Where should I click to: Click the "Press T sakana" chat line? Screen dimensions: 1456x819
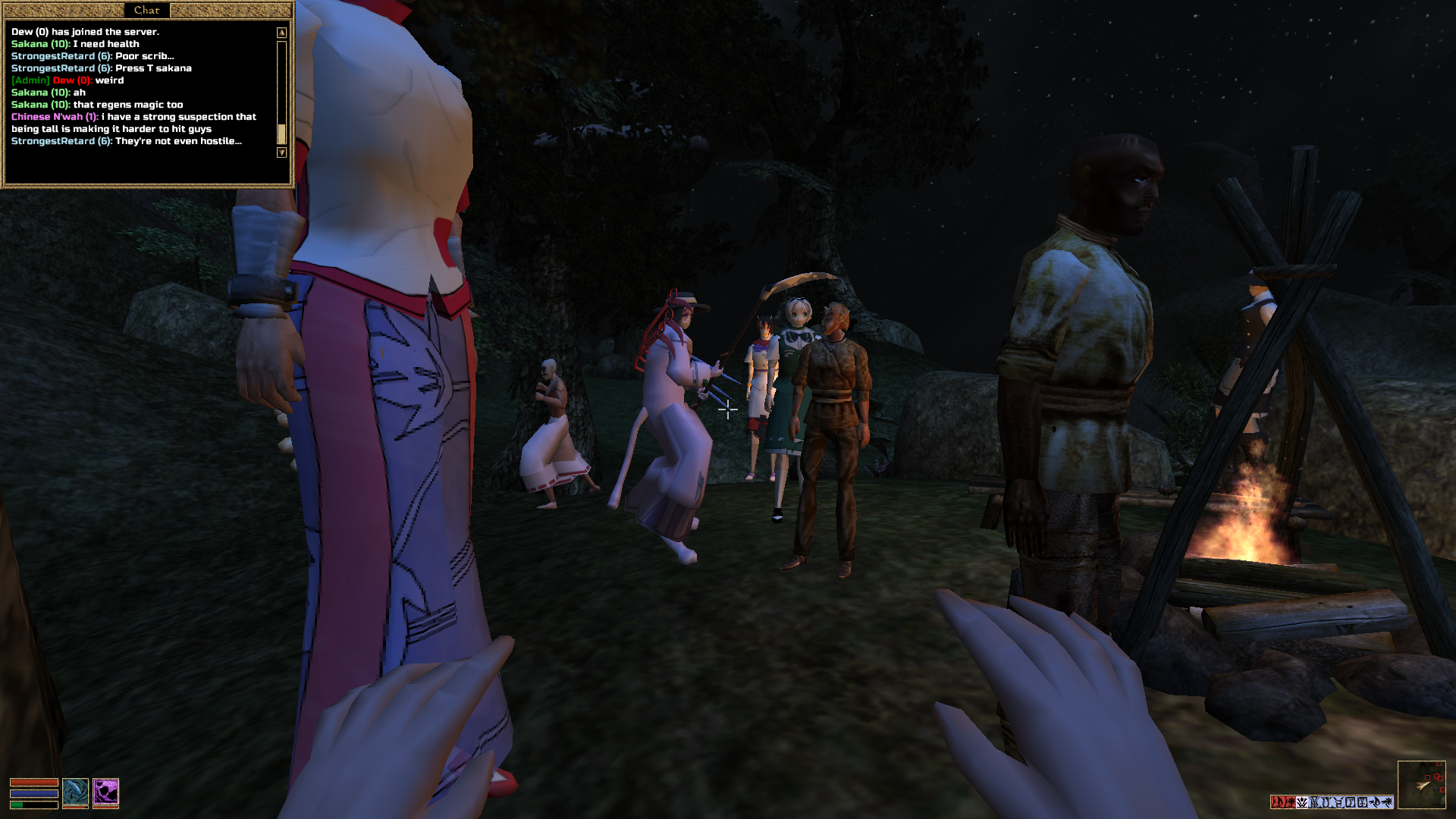101,68
